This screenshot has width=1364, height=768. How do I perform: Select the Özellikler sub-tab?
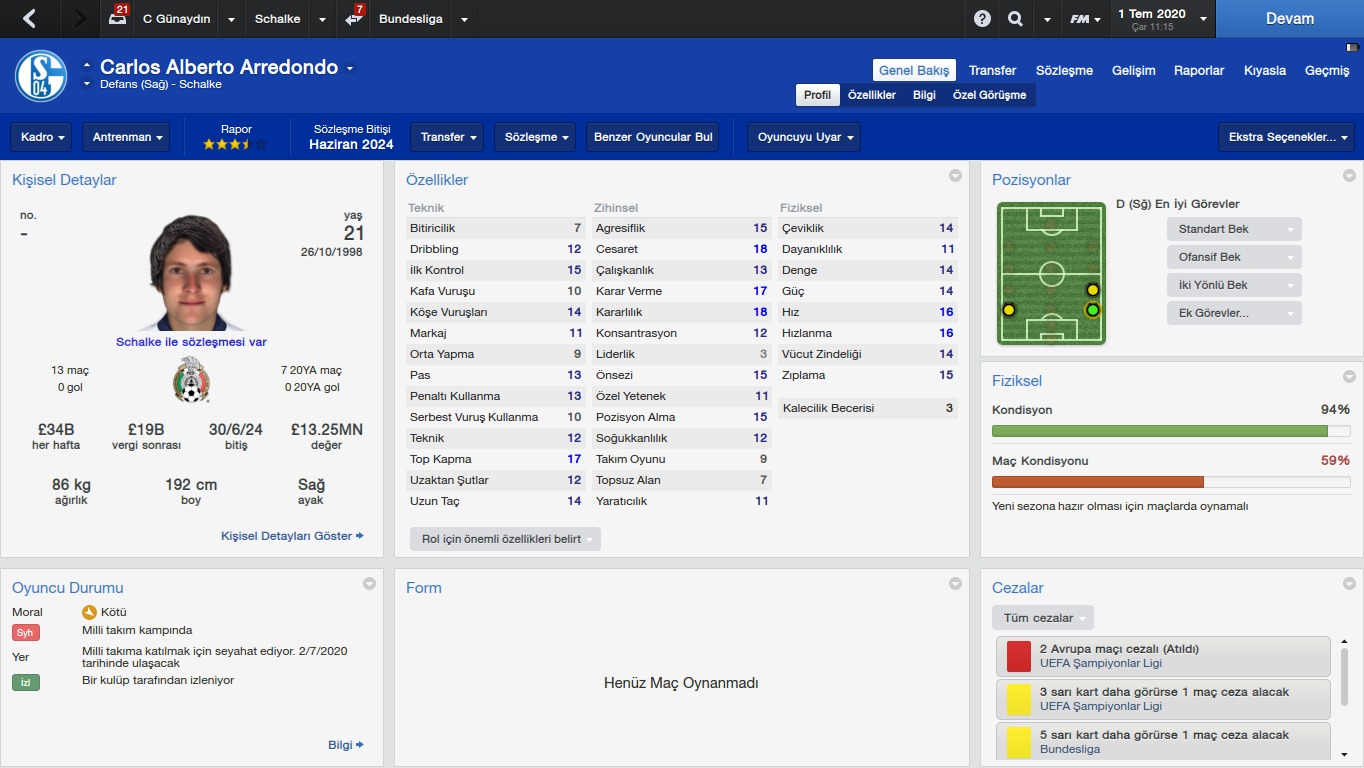pyautogui.click(x=871, y=95)
